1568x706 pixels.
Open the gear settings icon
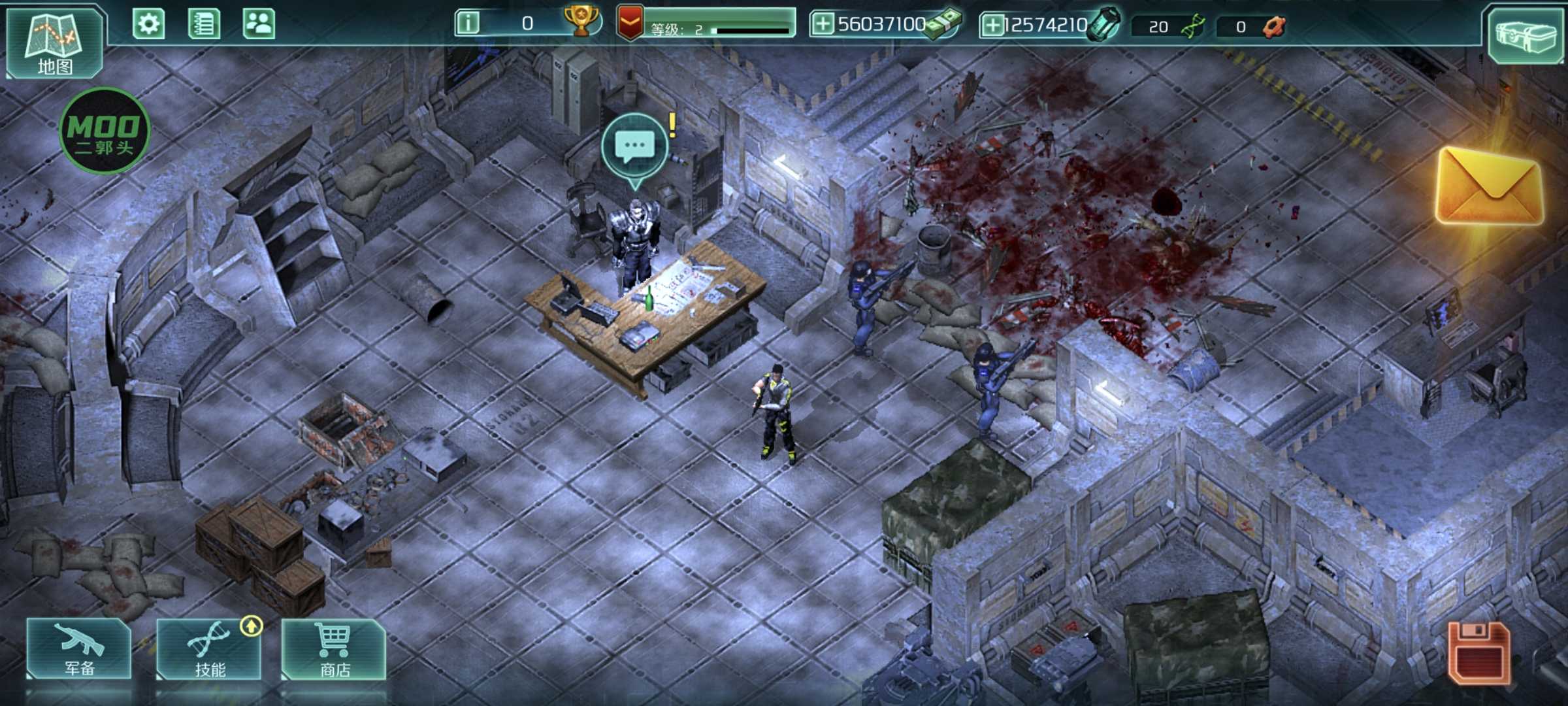[x=148, y=25]
